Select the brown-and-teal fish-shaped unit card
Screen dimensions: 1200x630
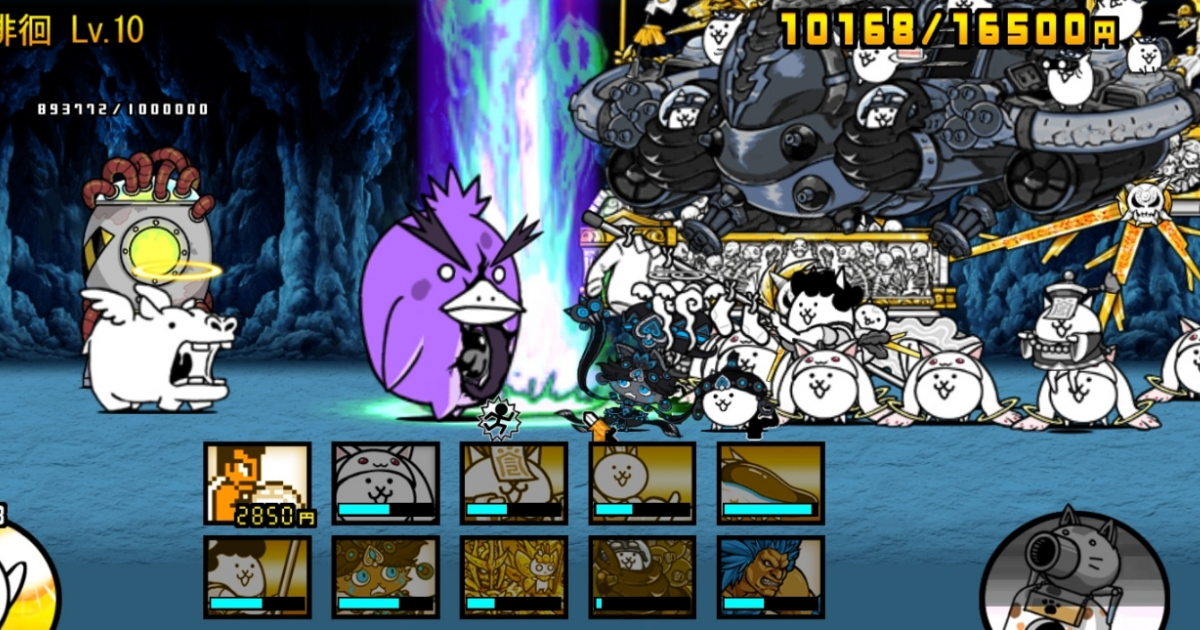pyautogui.click(x=770, y=483)
